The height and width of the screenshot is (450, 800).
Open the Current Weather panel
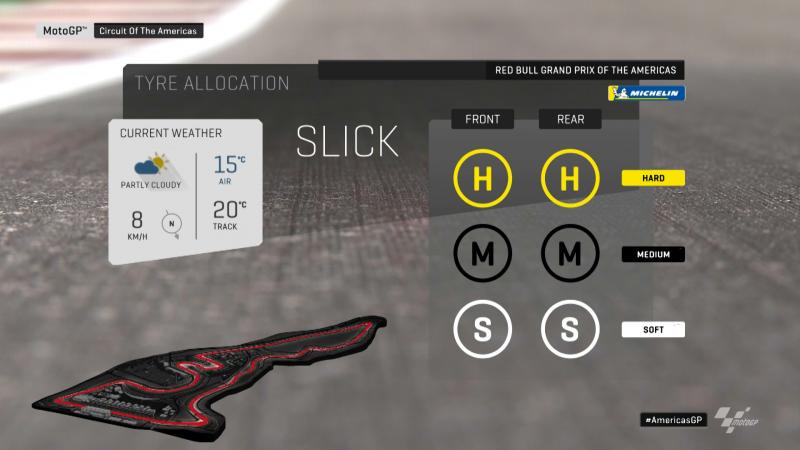[186, 191]
